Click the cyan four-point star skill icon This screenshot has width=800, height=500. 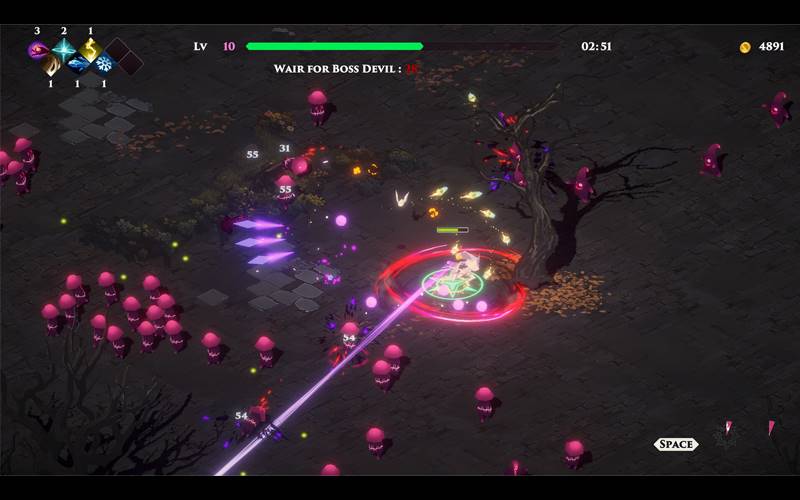(64, 49)
